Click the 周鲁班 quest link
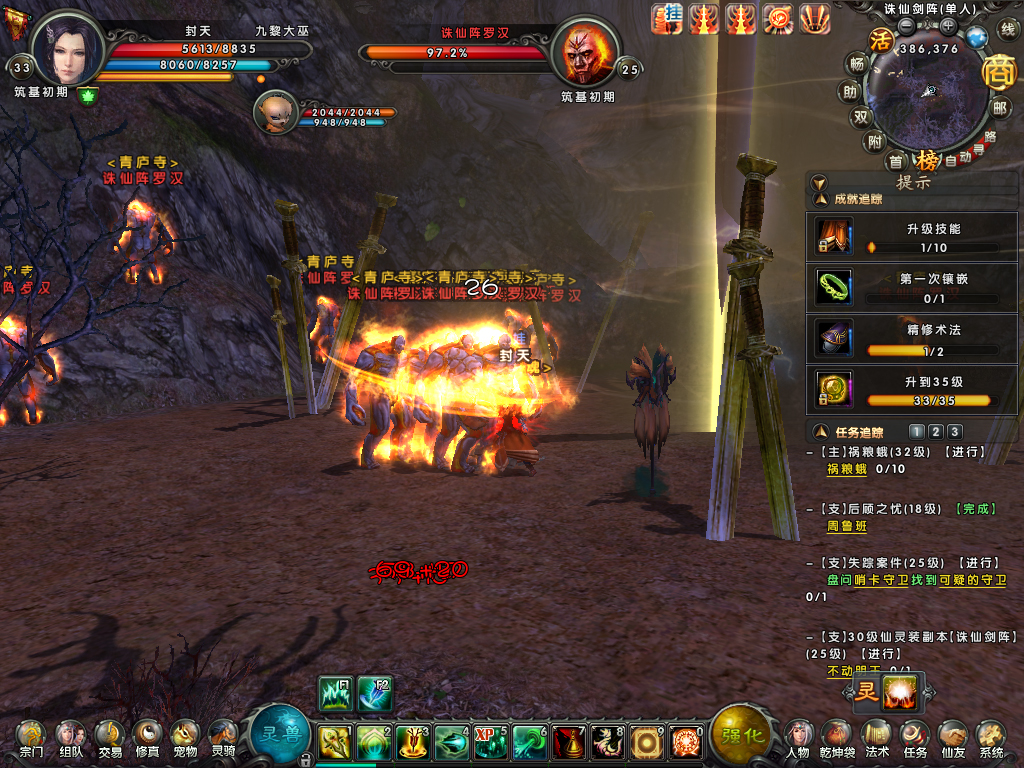 pos(846,525)
